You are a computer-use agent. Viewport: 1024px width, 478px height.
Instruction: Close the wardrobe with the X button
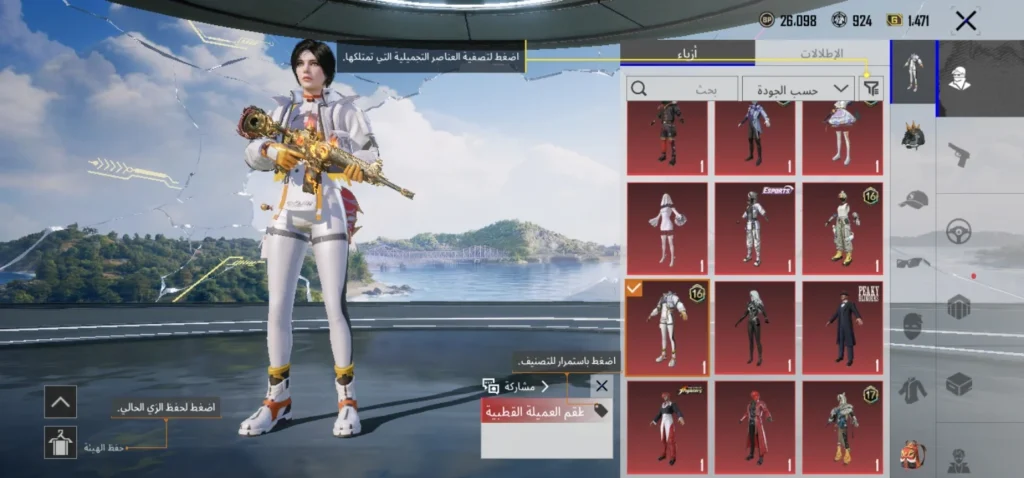[965, 20]
